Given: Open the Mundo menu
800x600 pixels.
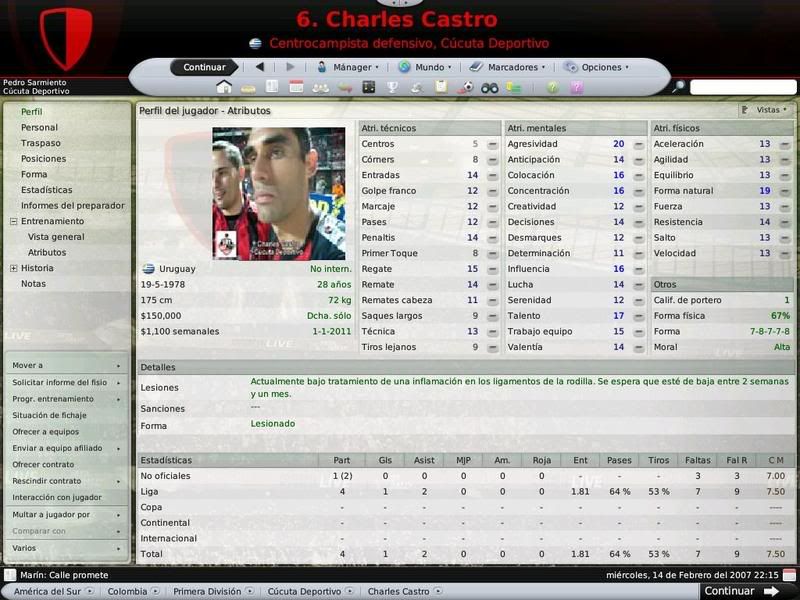Looking at the screenshot, I should pyautogui.click(x=424, y=67).
